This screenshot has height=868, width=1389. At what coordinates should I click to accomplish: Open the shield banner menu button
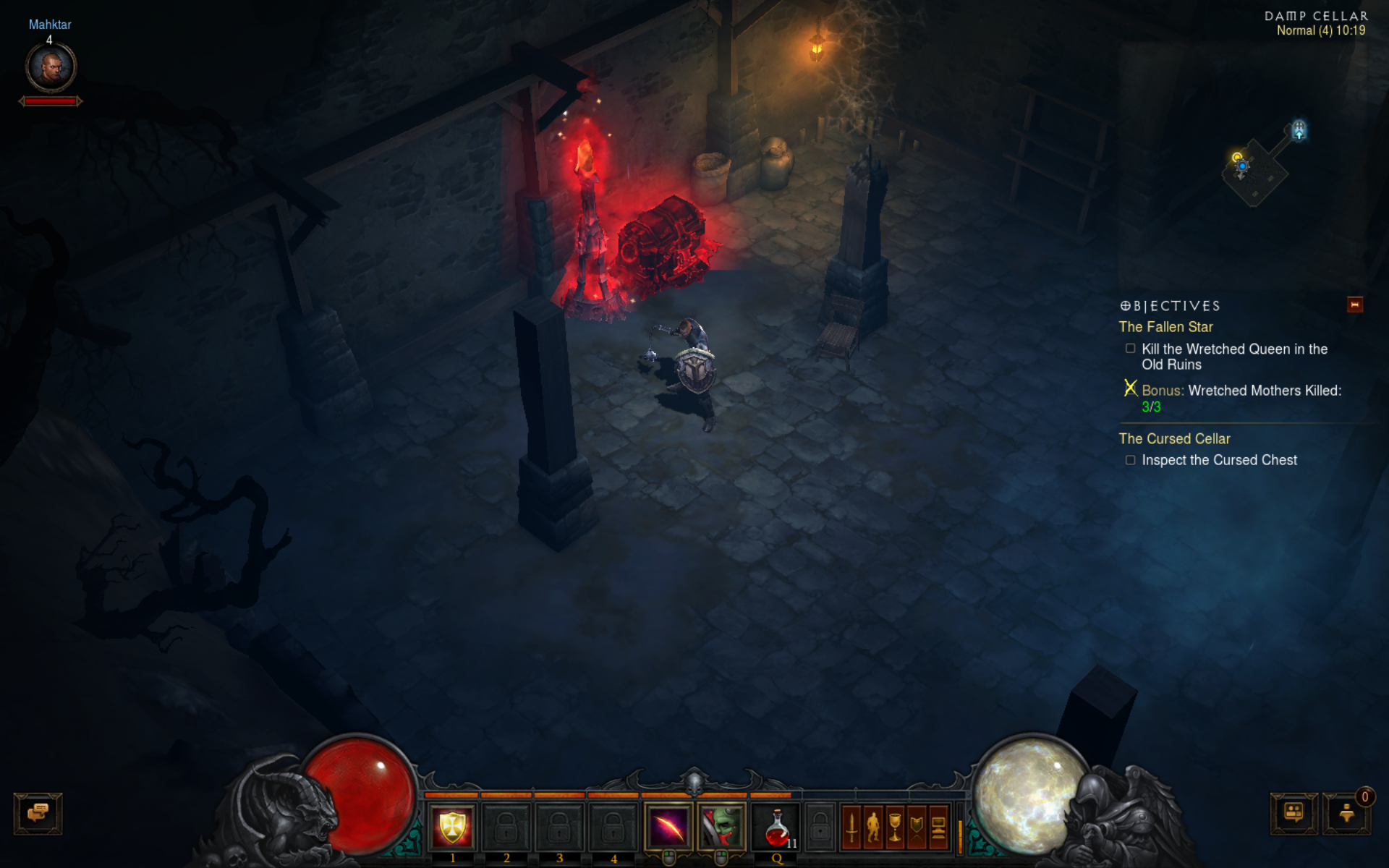(917, 827)
